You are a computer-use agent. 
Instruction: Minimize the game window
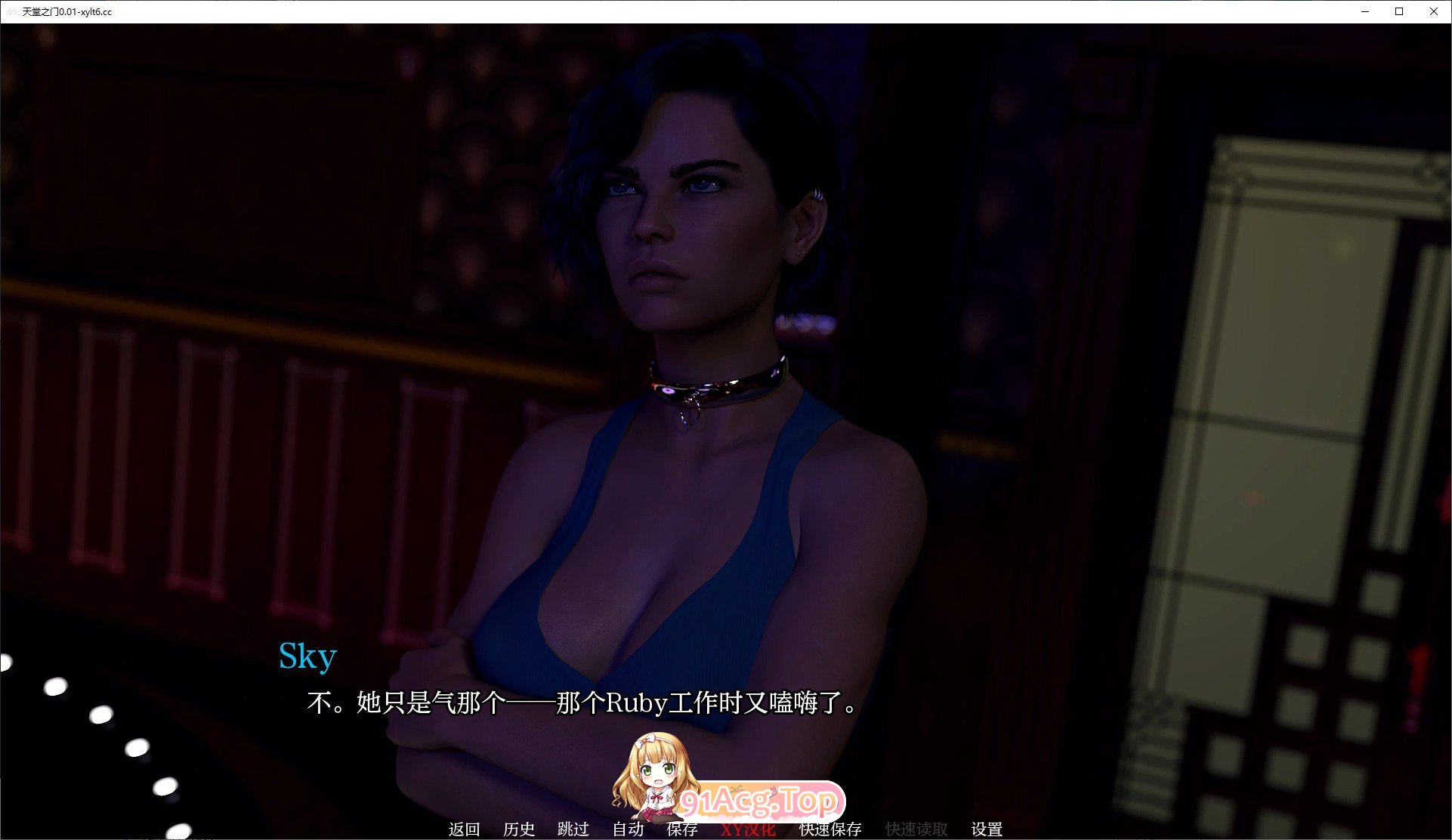pyautogui.click(x=1365, y=11)
